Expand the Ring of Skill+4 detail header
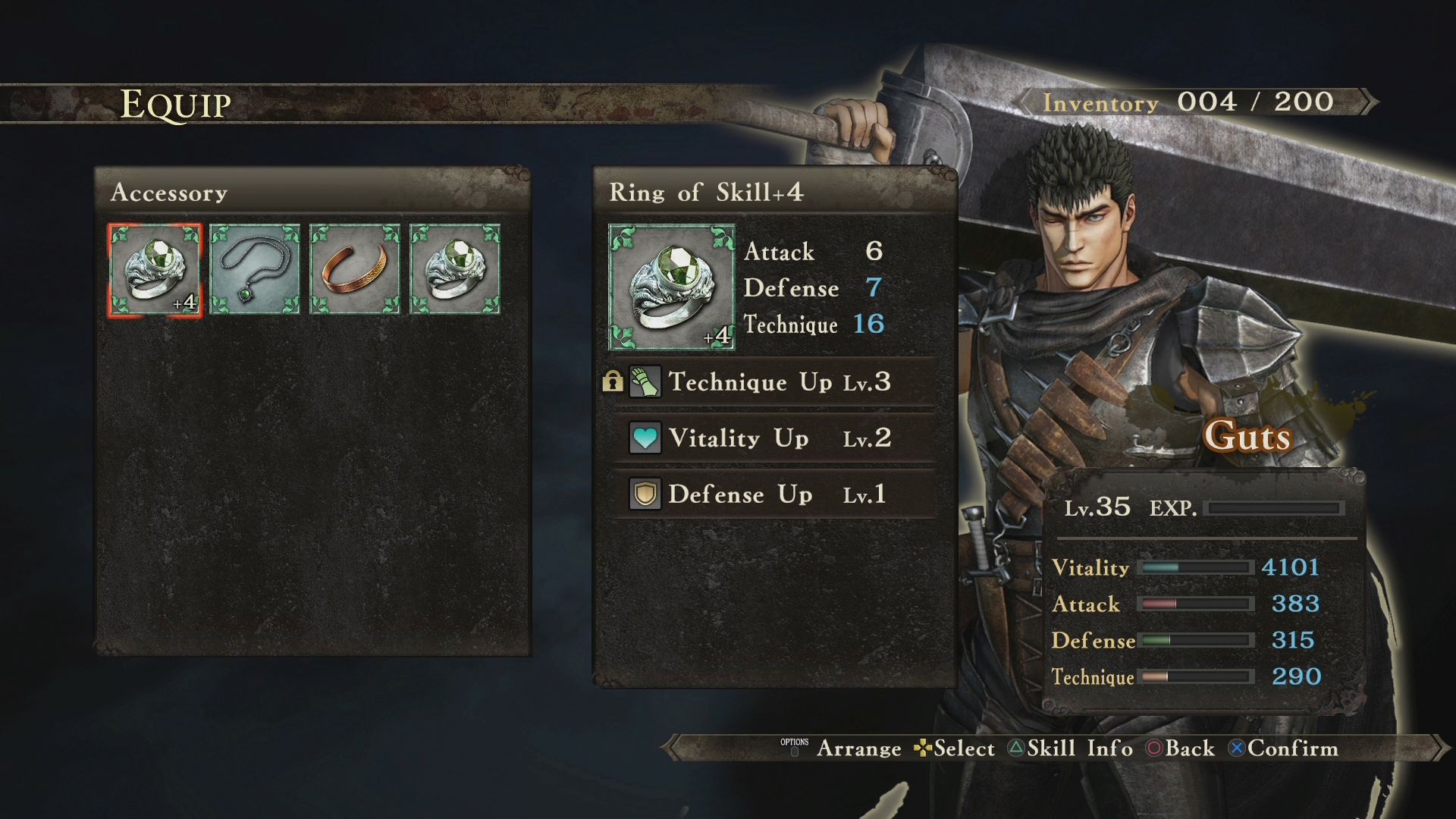Screen dimensions: 1456x819 click(709, 193)
